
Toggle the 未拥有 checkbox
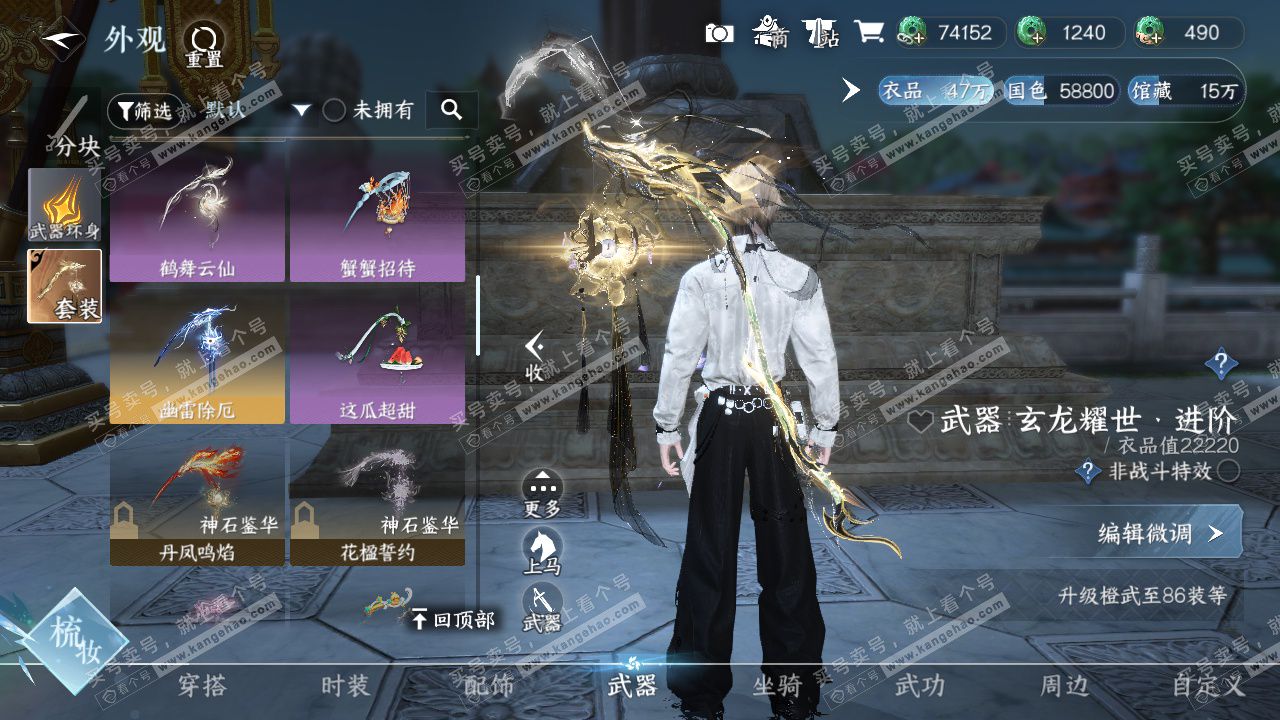tap(334, 111)
